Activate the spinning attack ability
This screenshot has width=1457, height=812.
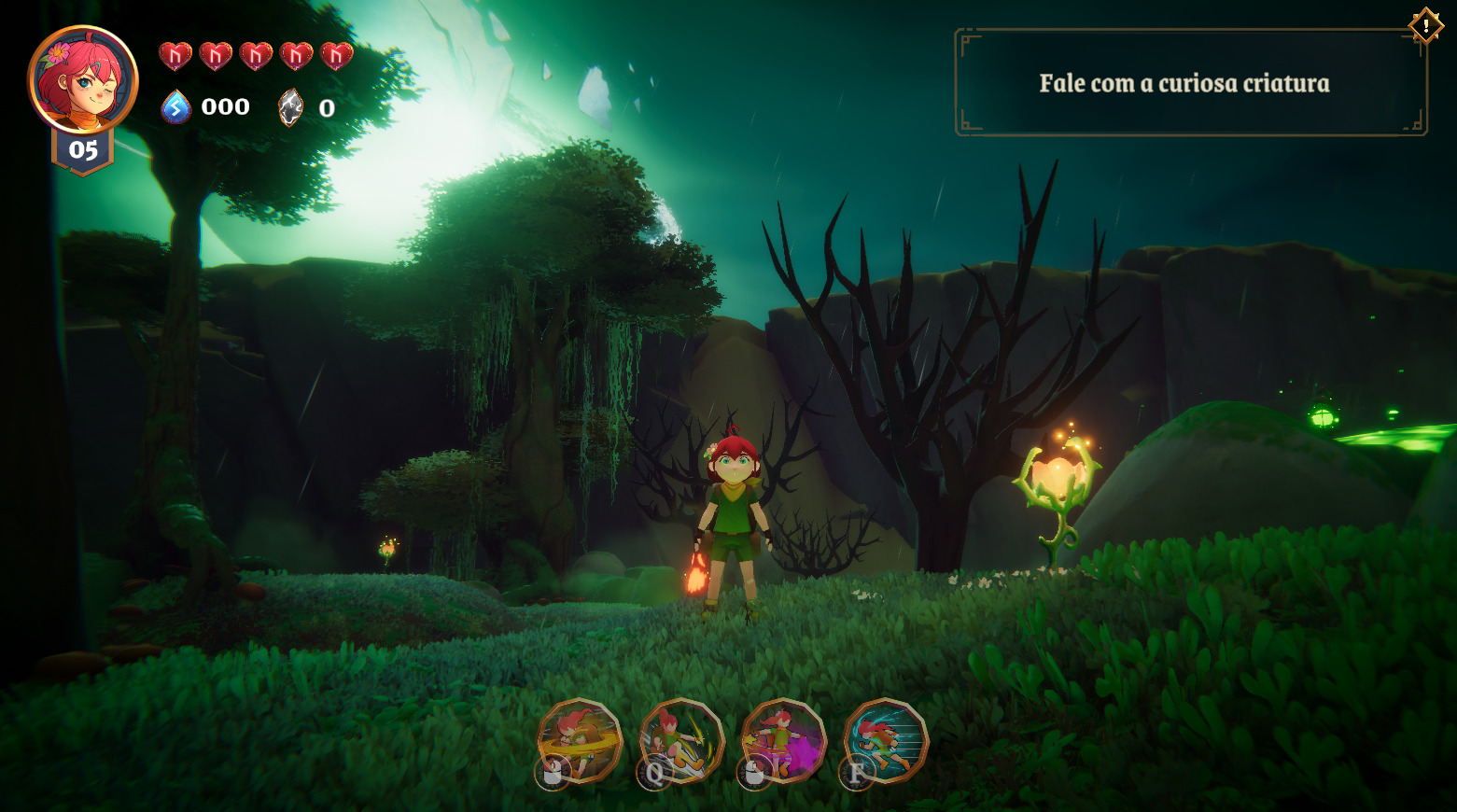(581, 739)
